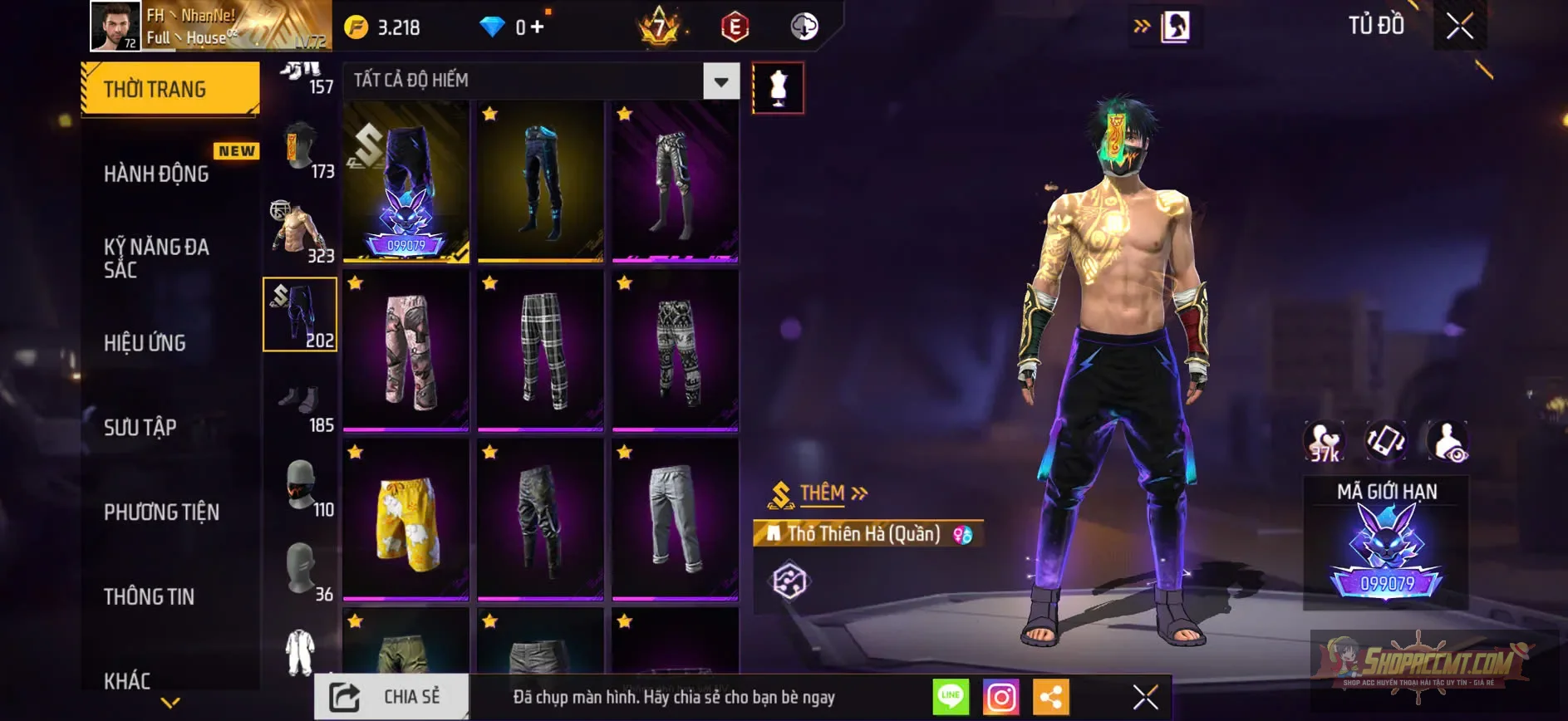Dismiss the screenshot share banner
The width and height of the screenshot is (1568, 721).
[1145, 697]
